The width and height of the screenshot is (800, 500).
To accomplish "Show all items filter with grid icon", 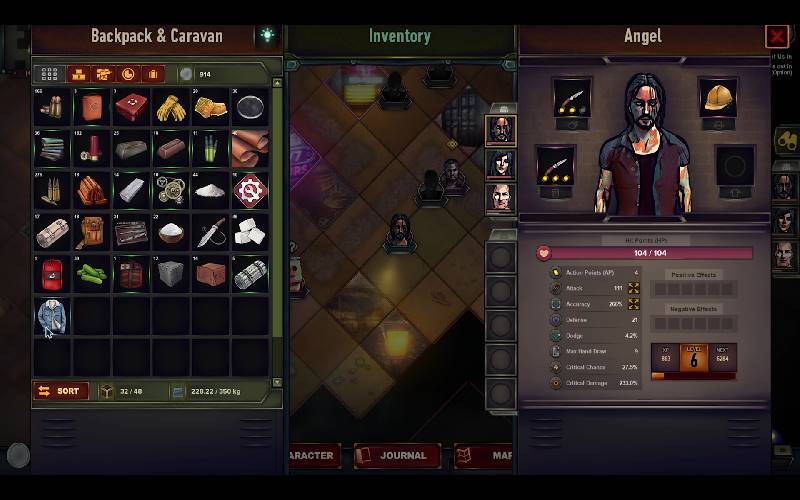I will [x=49, y=74].
